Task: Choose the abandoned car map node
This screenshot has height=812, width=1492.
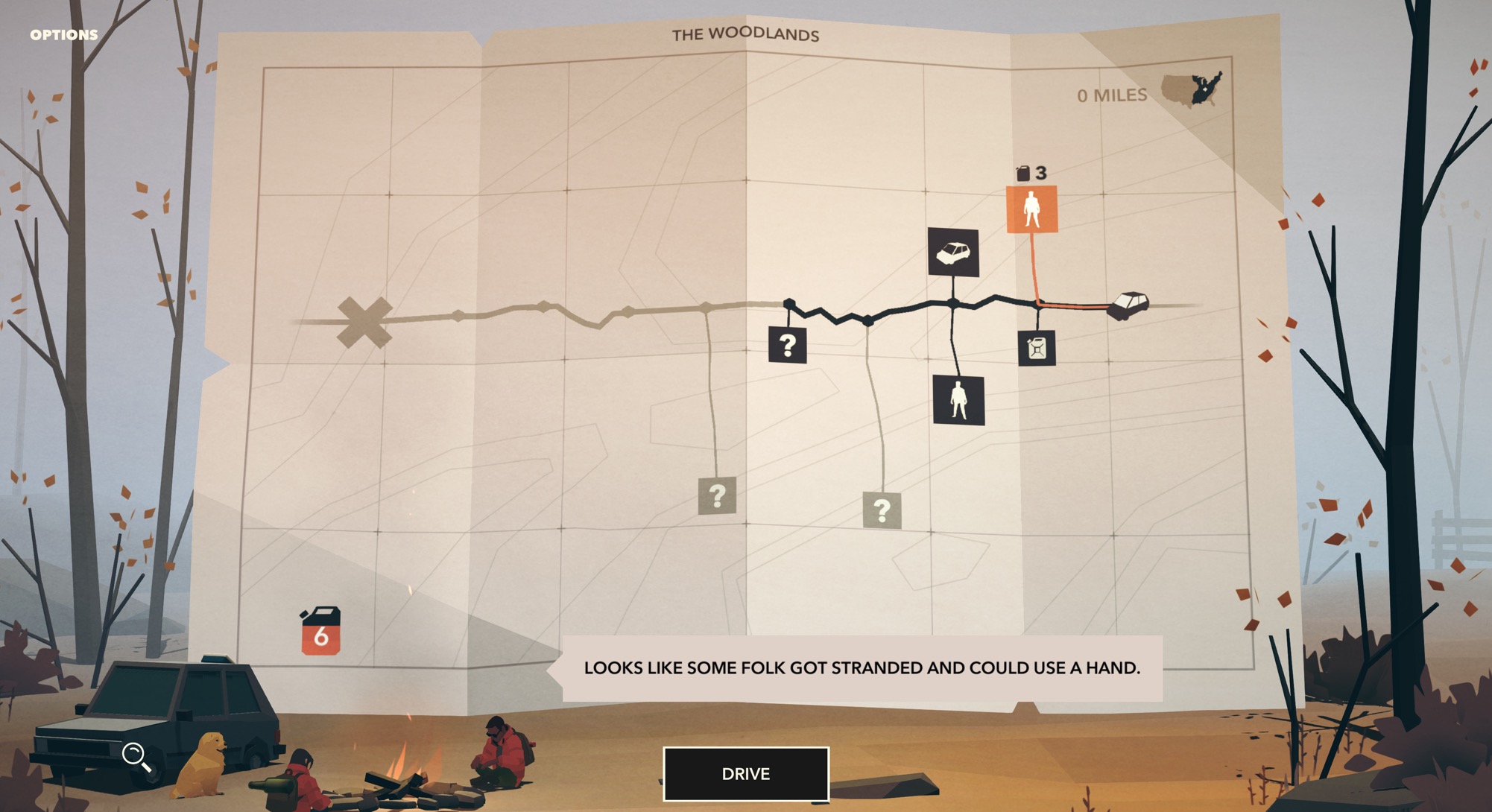Action: 953,253
